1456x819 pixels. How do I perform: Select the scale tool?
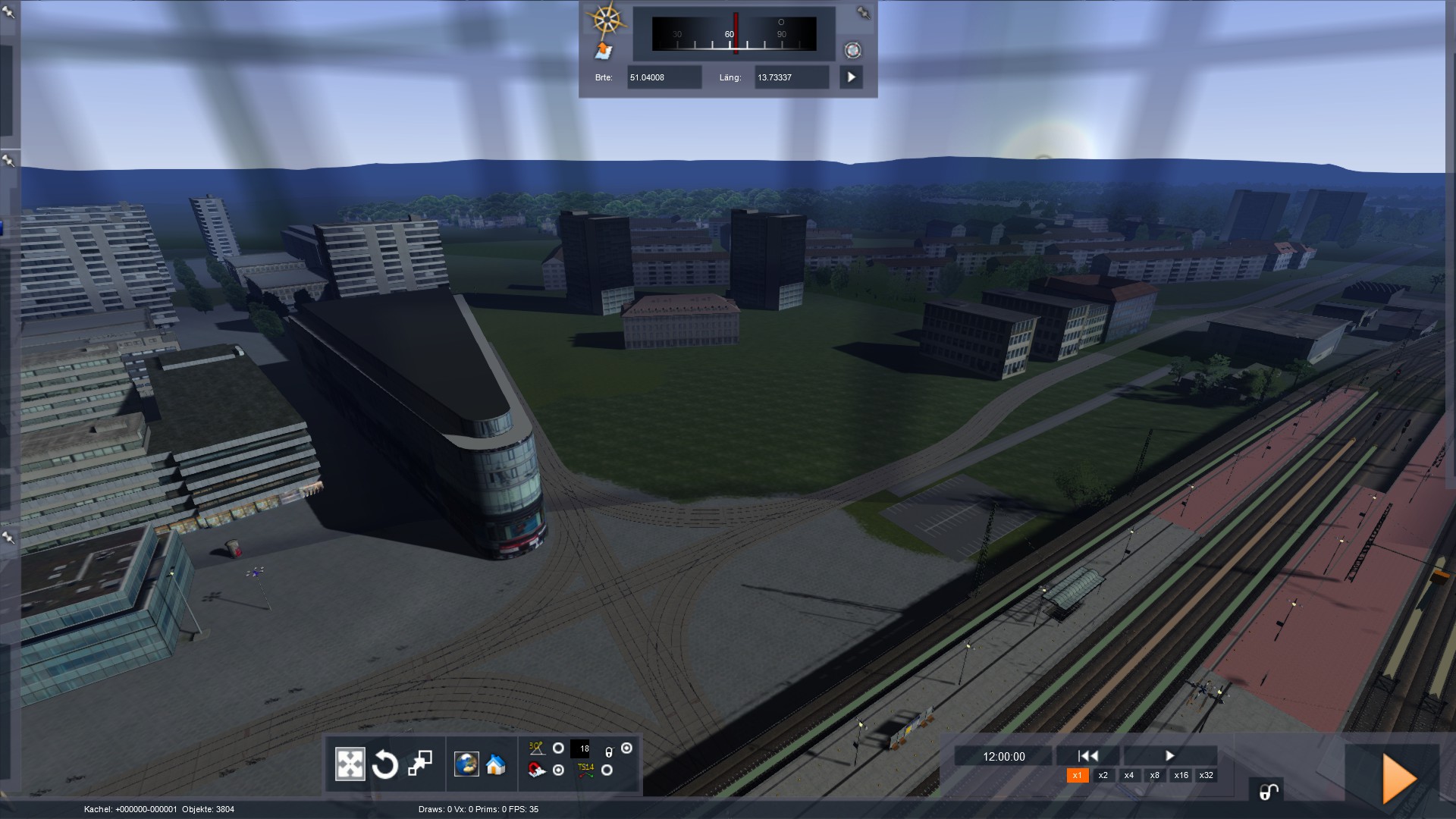coord(419,764)
